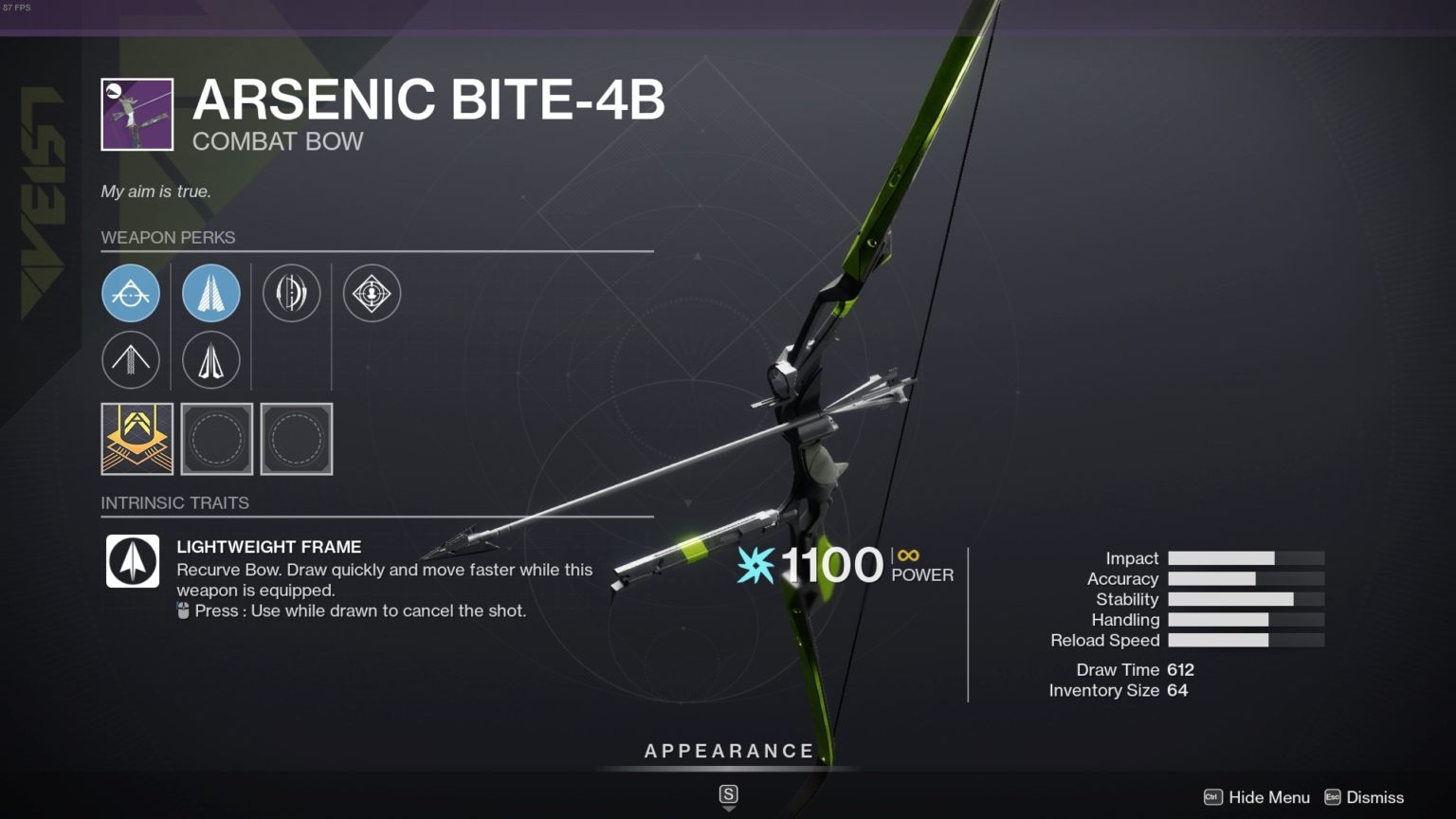Open the equipped gold weapon mod
Screen dimensions: 1456x819
136,439
